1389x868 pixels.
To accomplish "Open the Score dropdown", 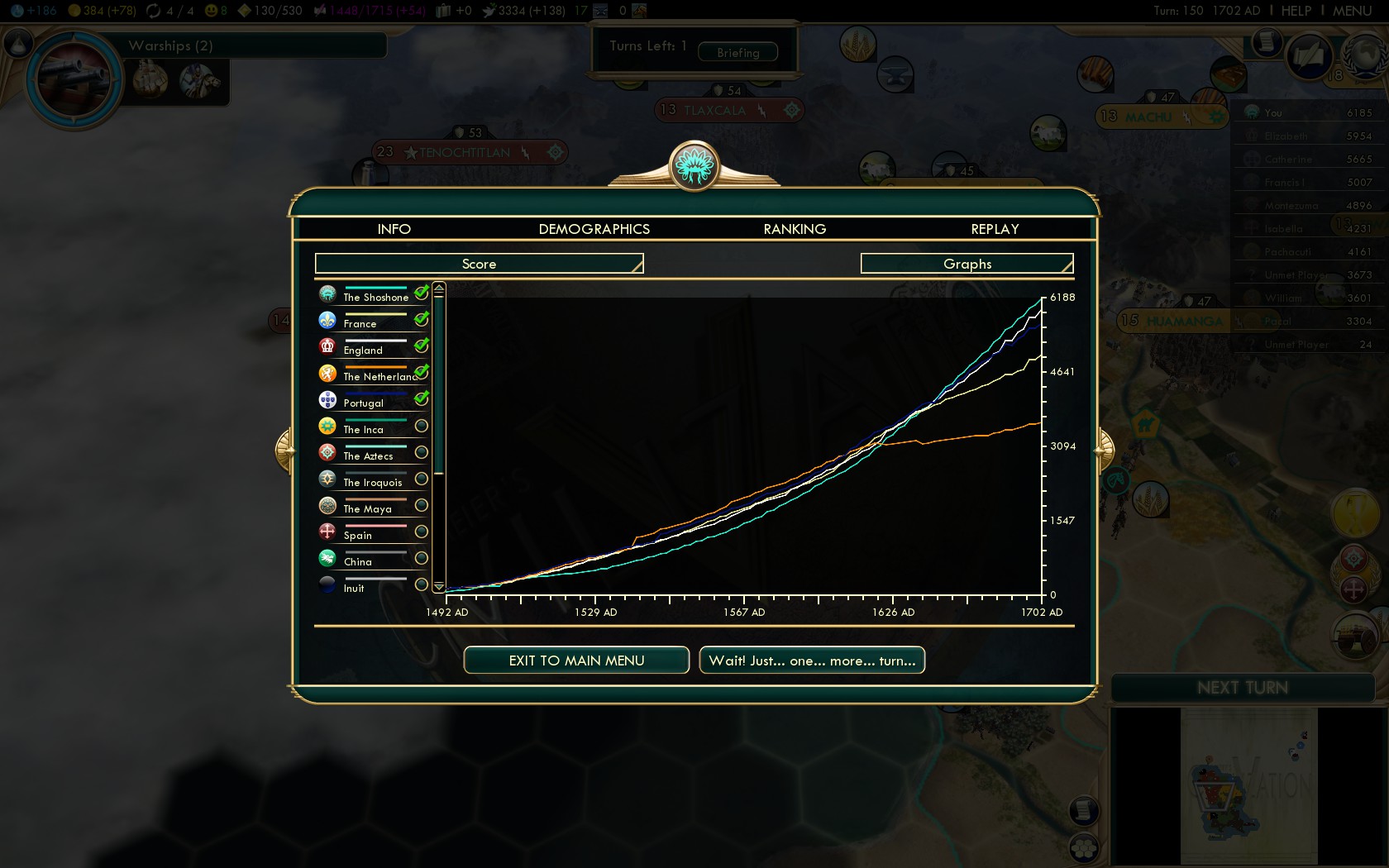I will [479, 264].
